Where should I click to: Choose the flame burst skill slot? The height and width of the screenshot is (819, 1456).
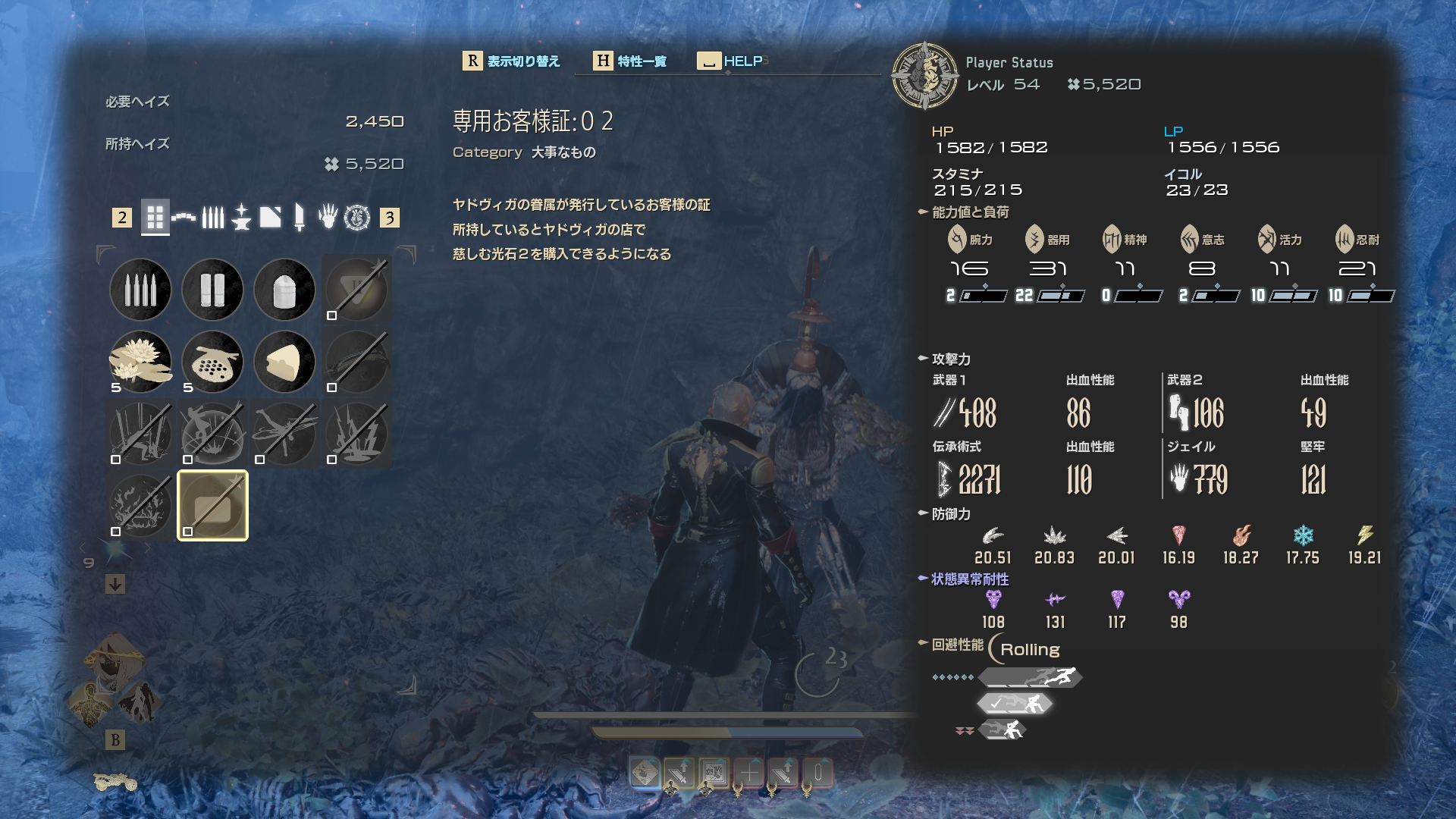tap(140, 506)
